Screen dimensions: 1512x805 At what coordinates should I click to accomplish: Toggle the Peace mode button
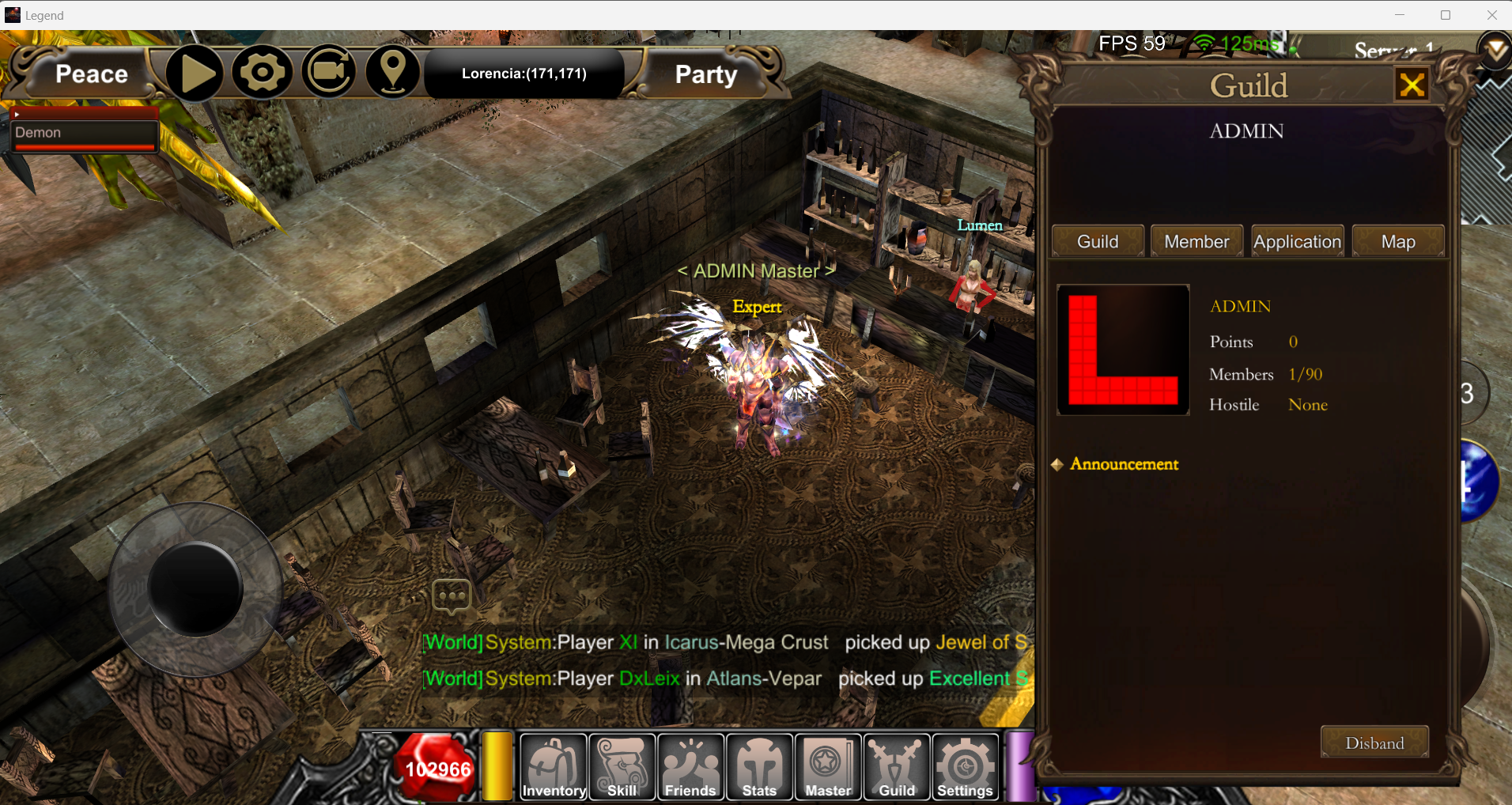point(91,74)
